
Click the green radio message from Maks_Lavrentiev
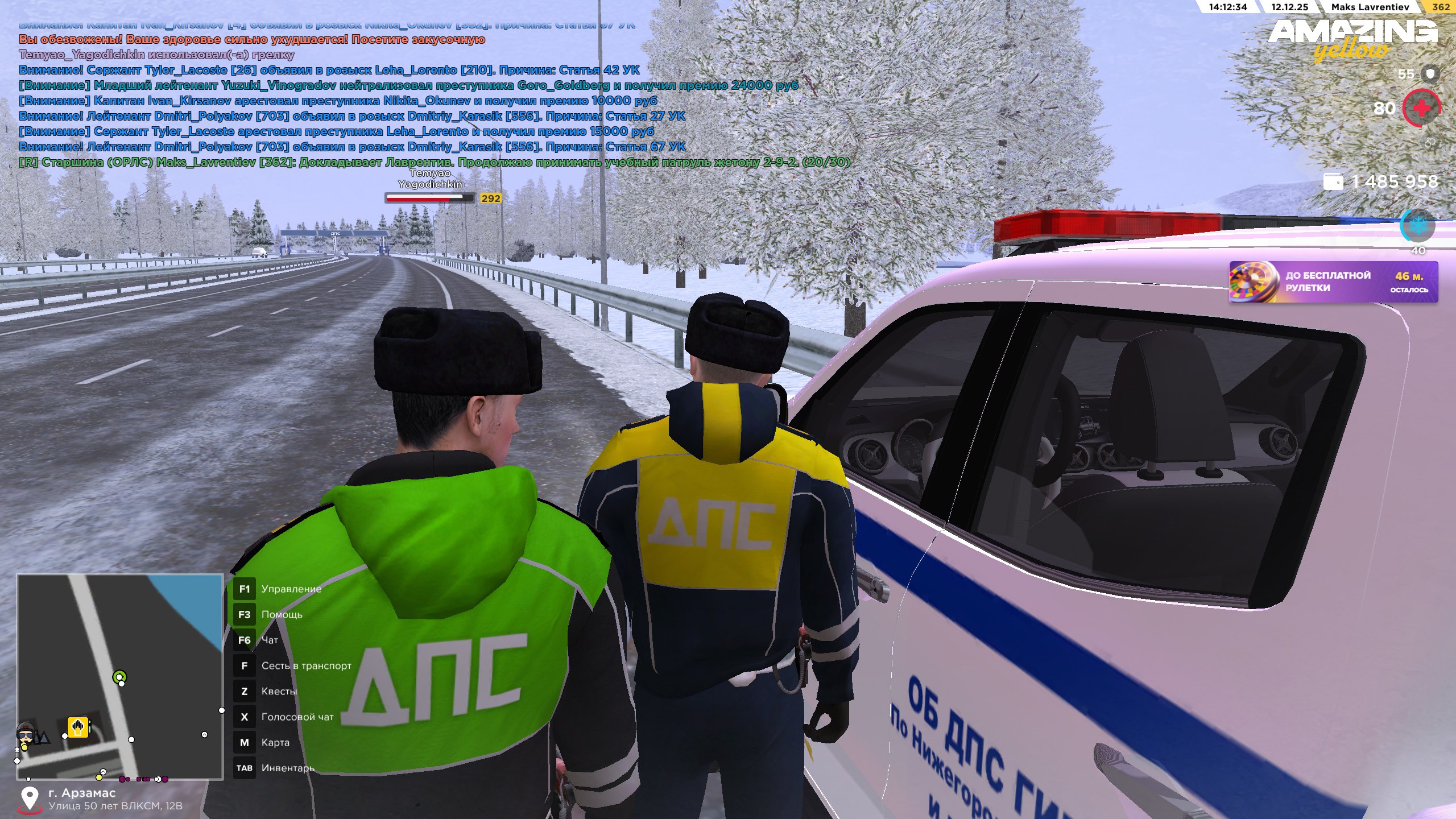(x=435, y=162)
